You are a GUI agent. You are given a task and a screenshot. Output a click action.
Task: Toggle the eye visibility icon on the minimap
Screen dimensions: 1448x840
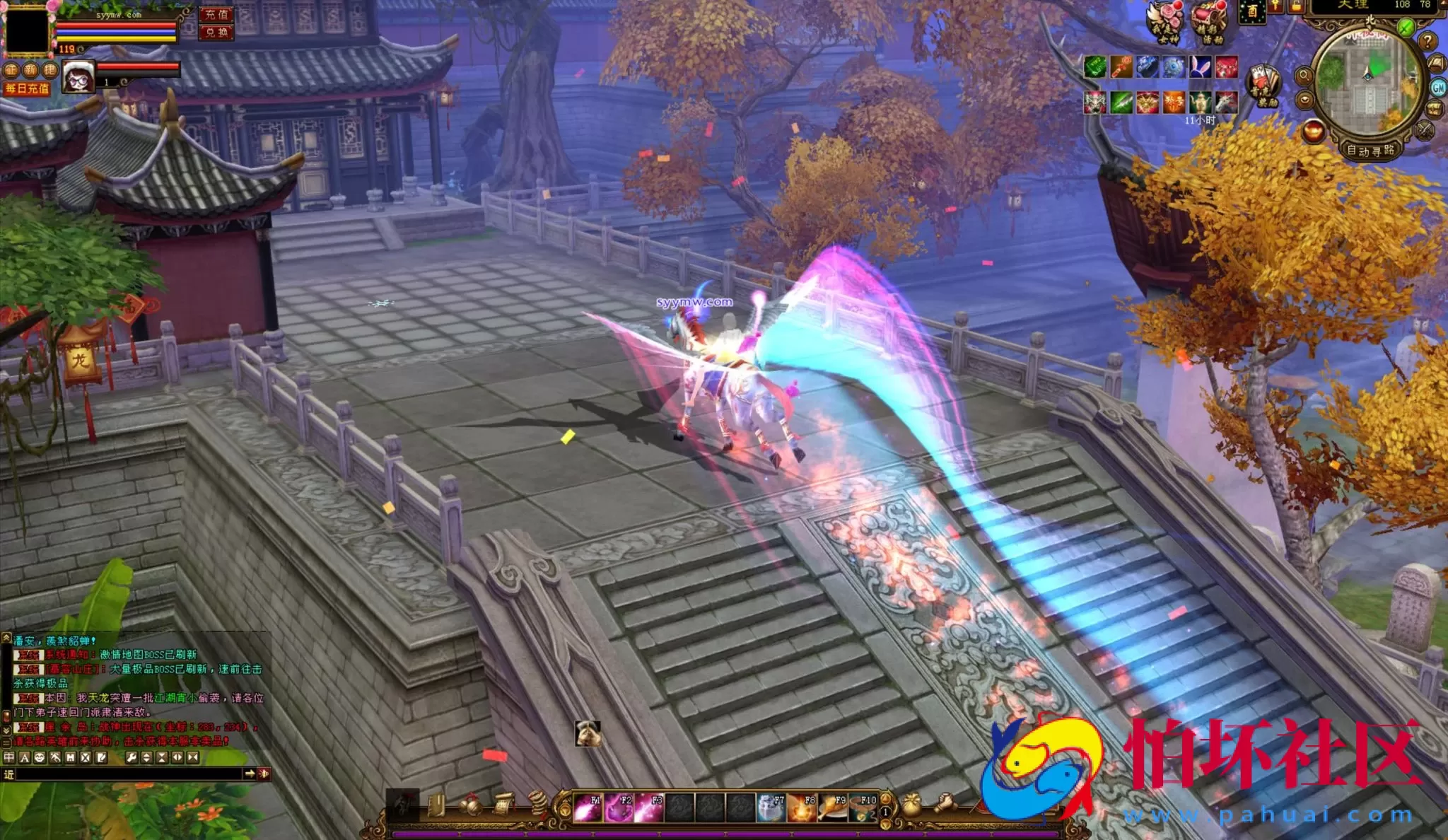tap(1305, 101)
